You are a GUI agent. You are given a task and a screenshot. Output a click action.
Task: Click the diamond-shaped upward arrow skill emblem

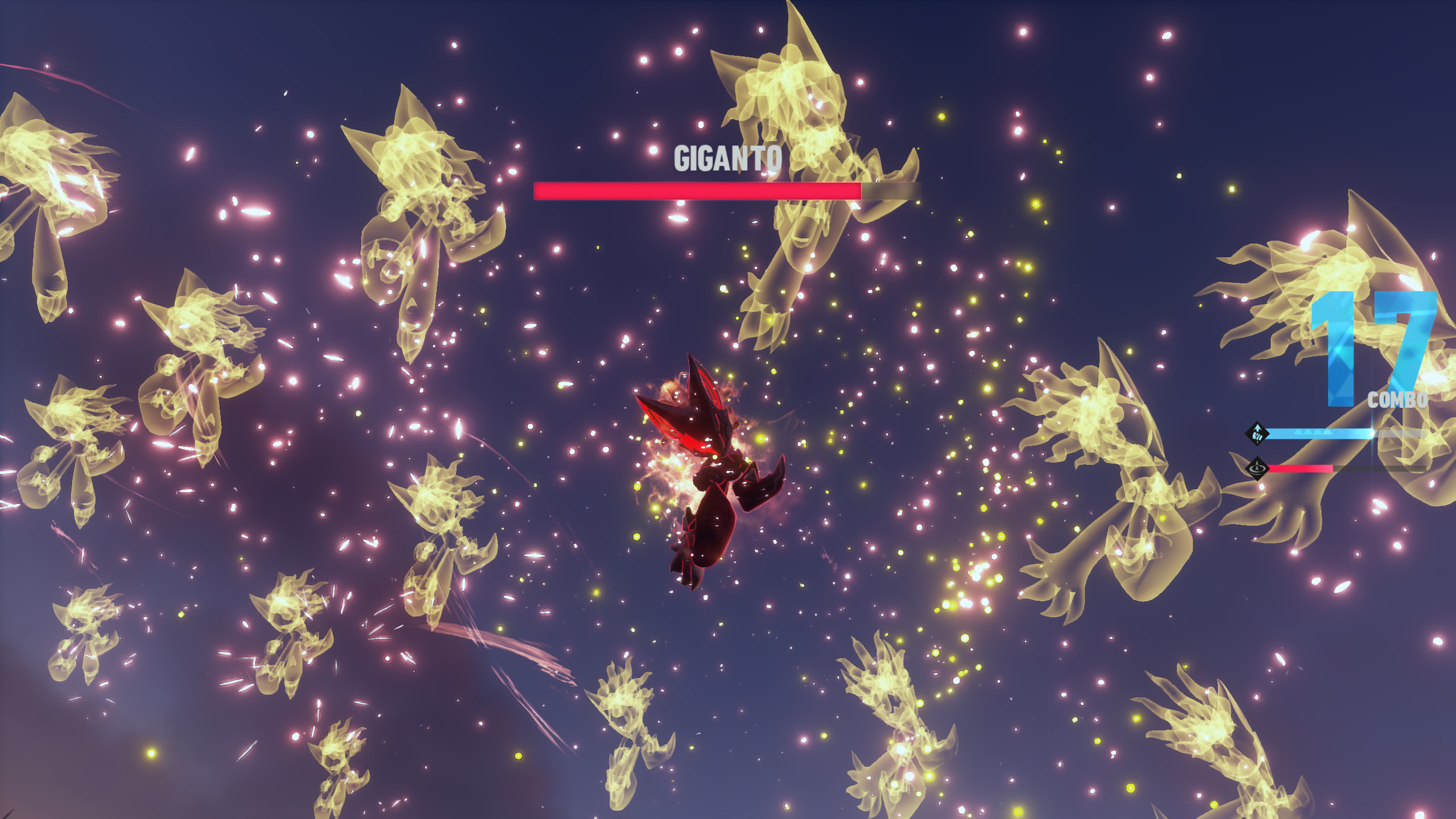point(1256,434)
